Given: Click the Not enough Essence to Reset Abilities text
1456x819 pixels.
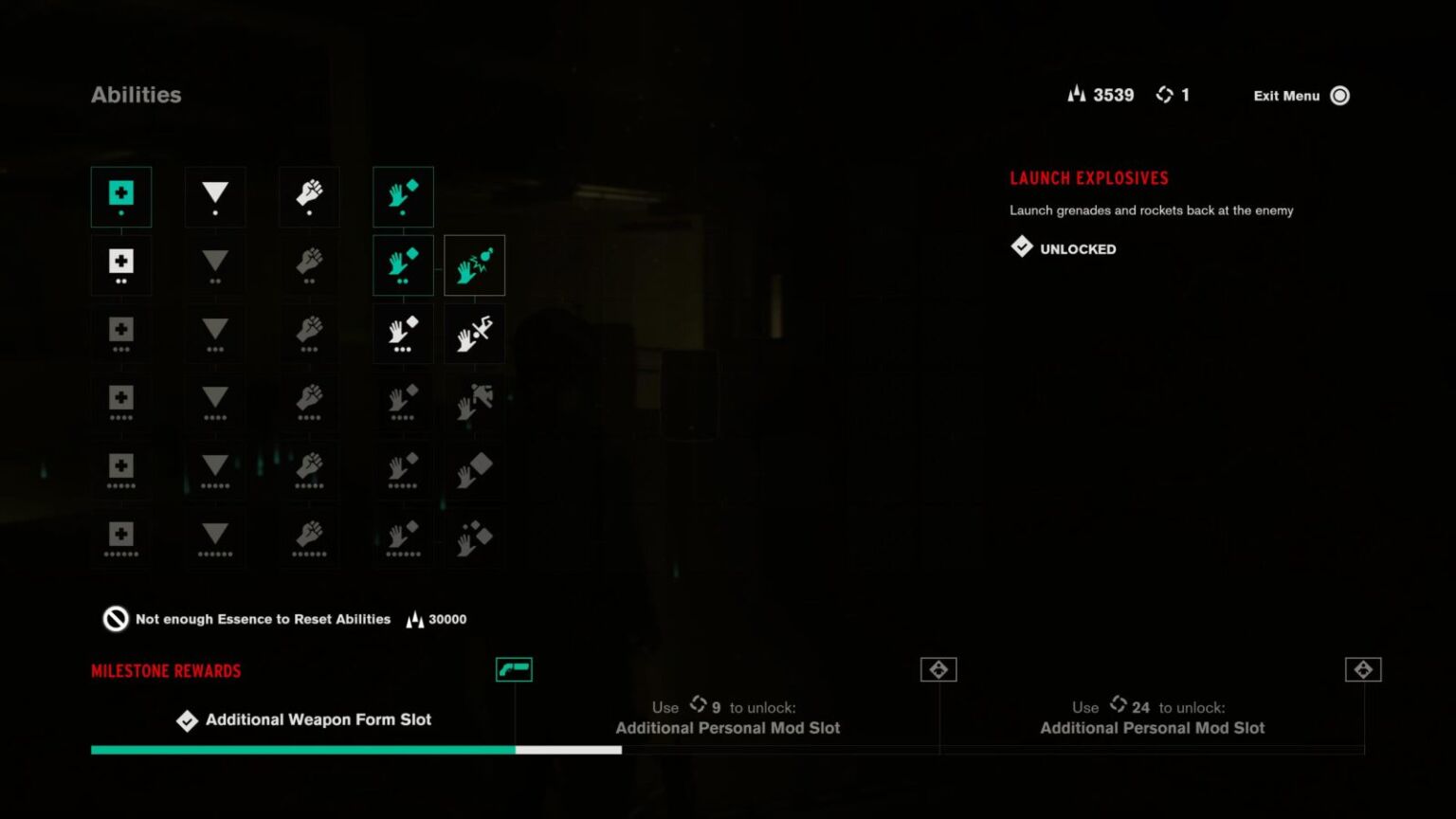Looking at the screenshot, I should point(263,619).
